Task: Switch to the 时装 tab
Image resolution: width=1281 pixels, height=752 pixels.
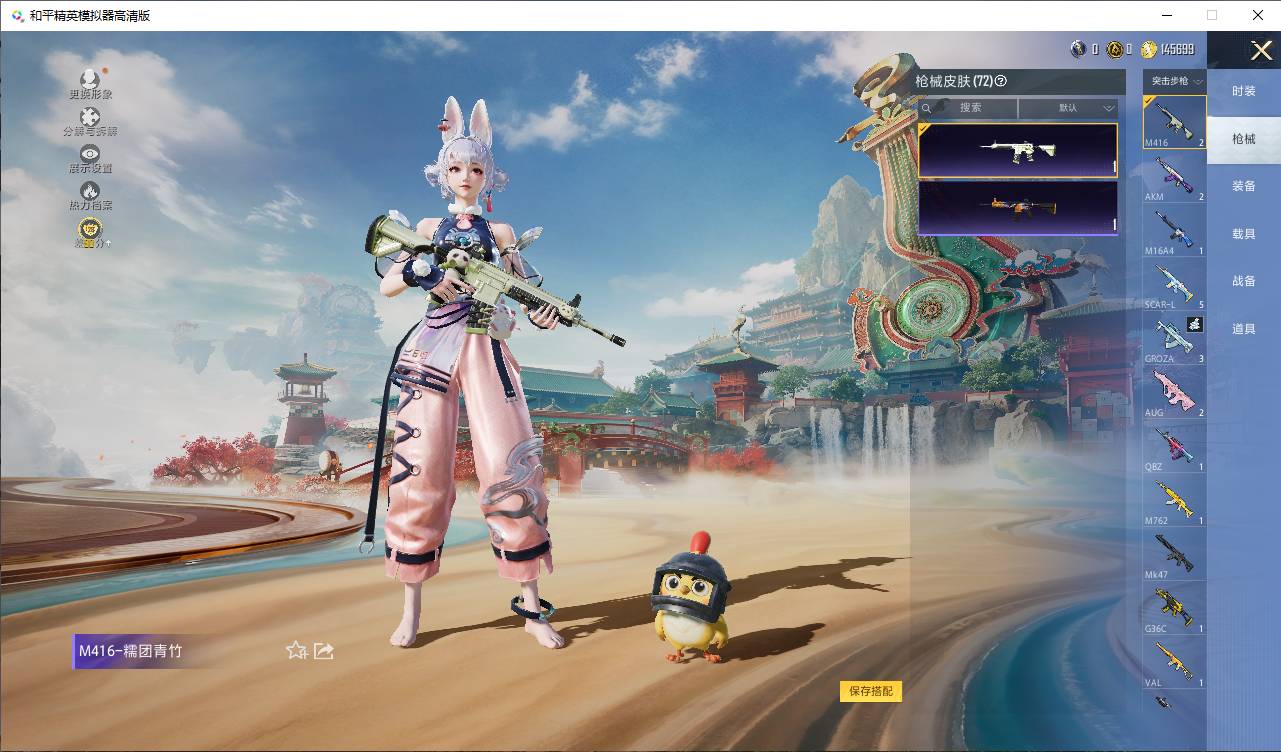Action: click(1243, 91)
